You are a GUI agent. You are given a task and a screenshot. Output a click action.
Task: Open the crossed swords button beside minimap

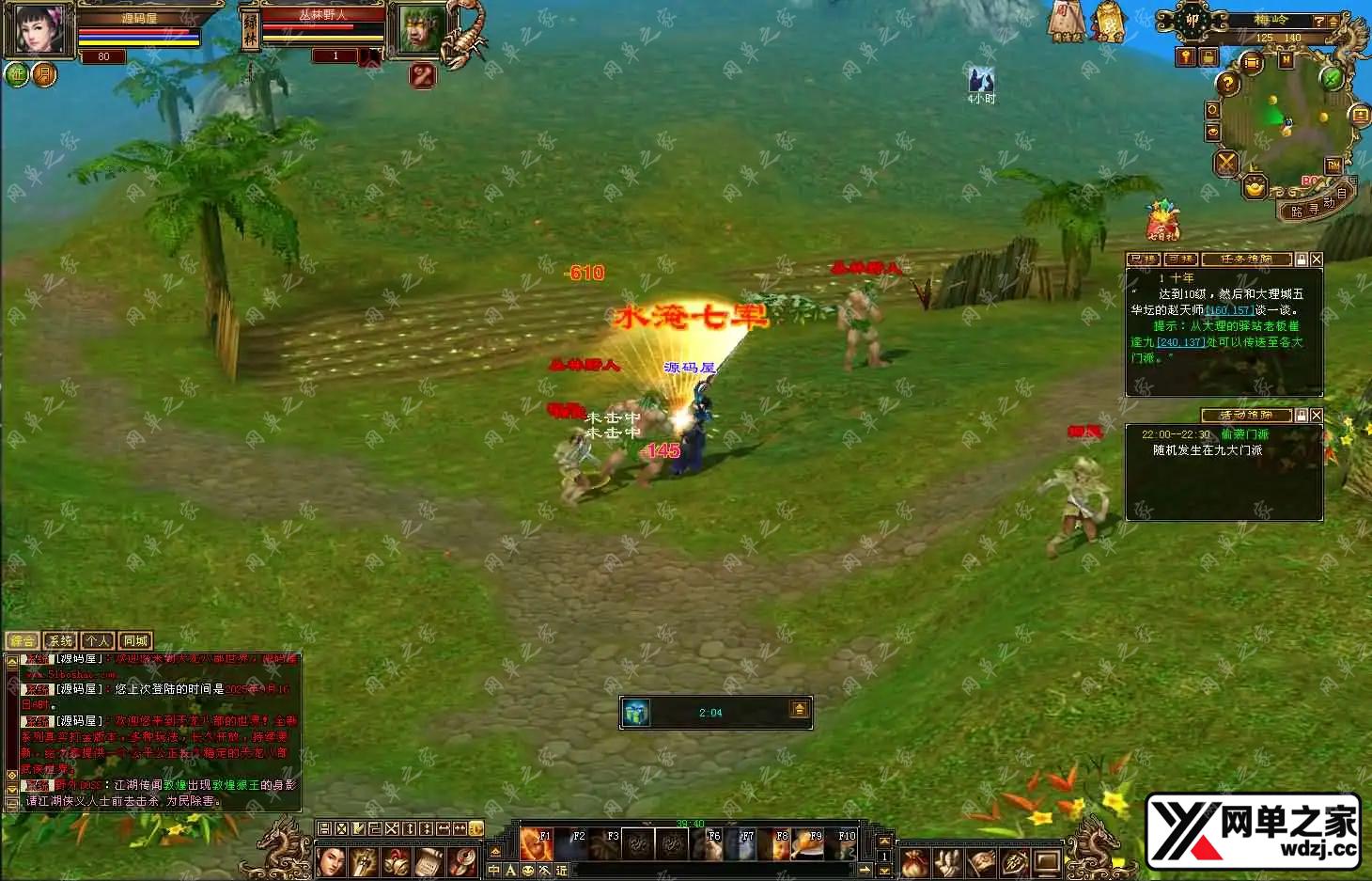(1226, 163)
